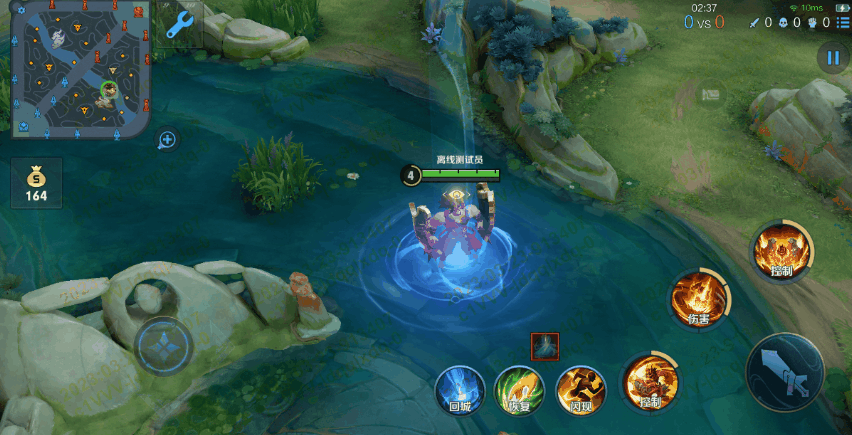Viewport: 852px width, 435px height.
Task: Click the magnifier zoom-in button beside minimap
Action: tap(167, 140)
